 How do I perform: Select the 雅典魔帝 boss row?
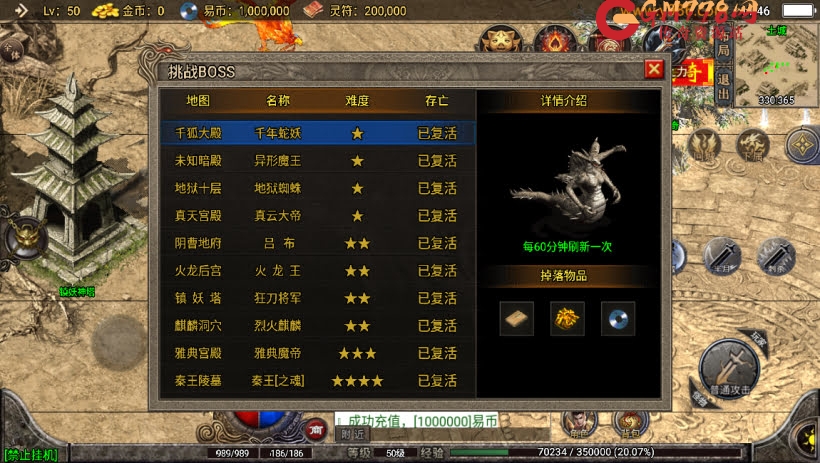pyautogui.click(x=317, y=353)
